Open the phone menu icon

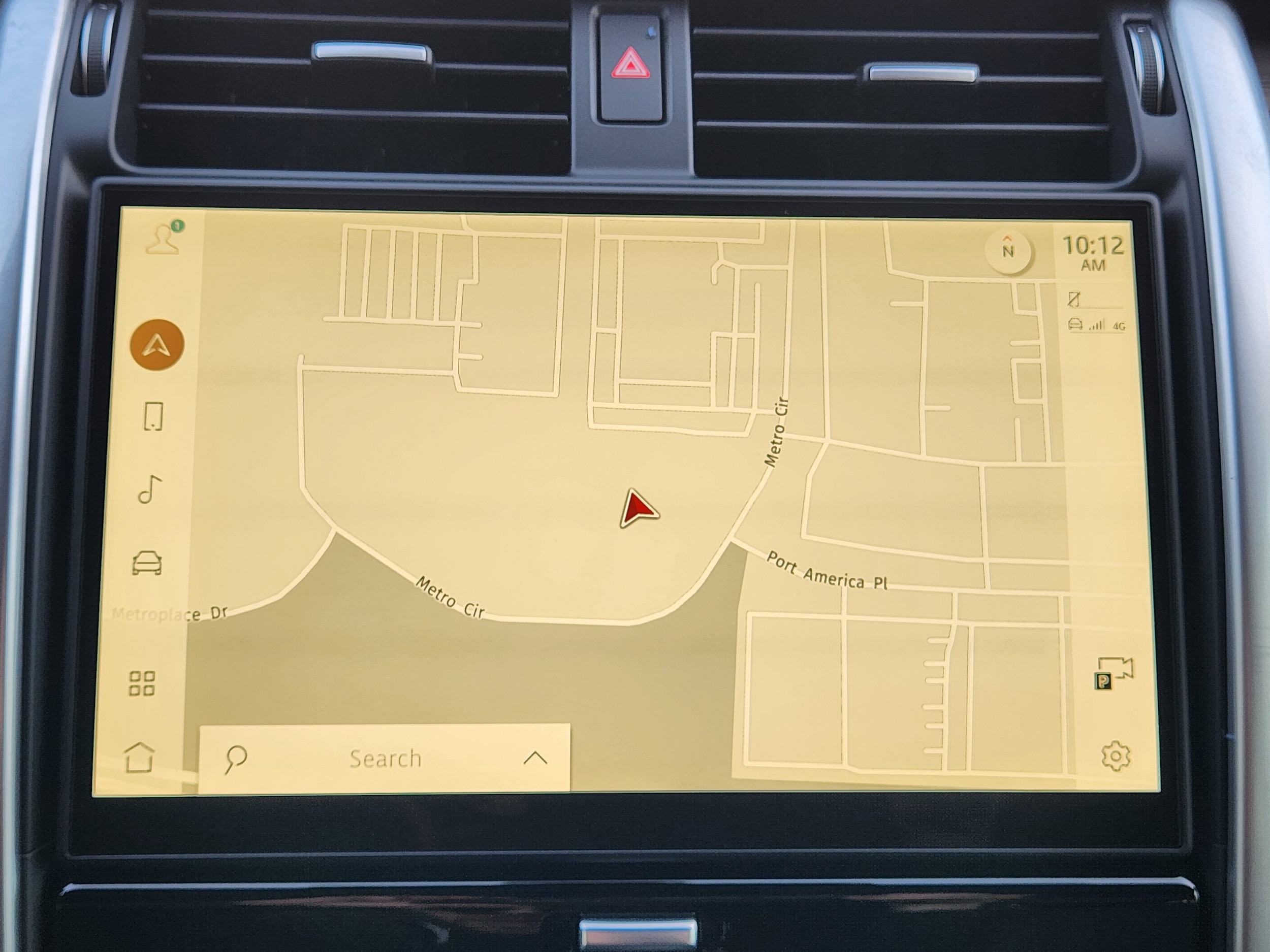153,416
